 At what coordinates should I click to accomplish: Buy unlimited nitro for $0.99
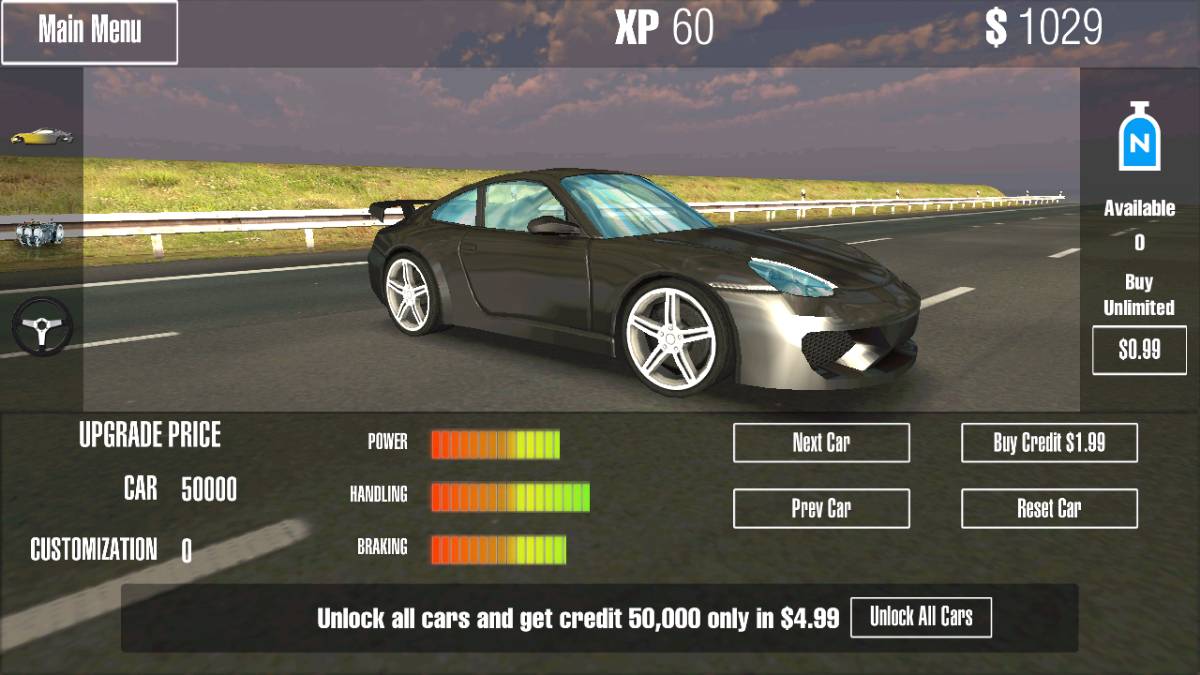1139,350
